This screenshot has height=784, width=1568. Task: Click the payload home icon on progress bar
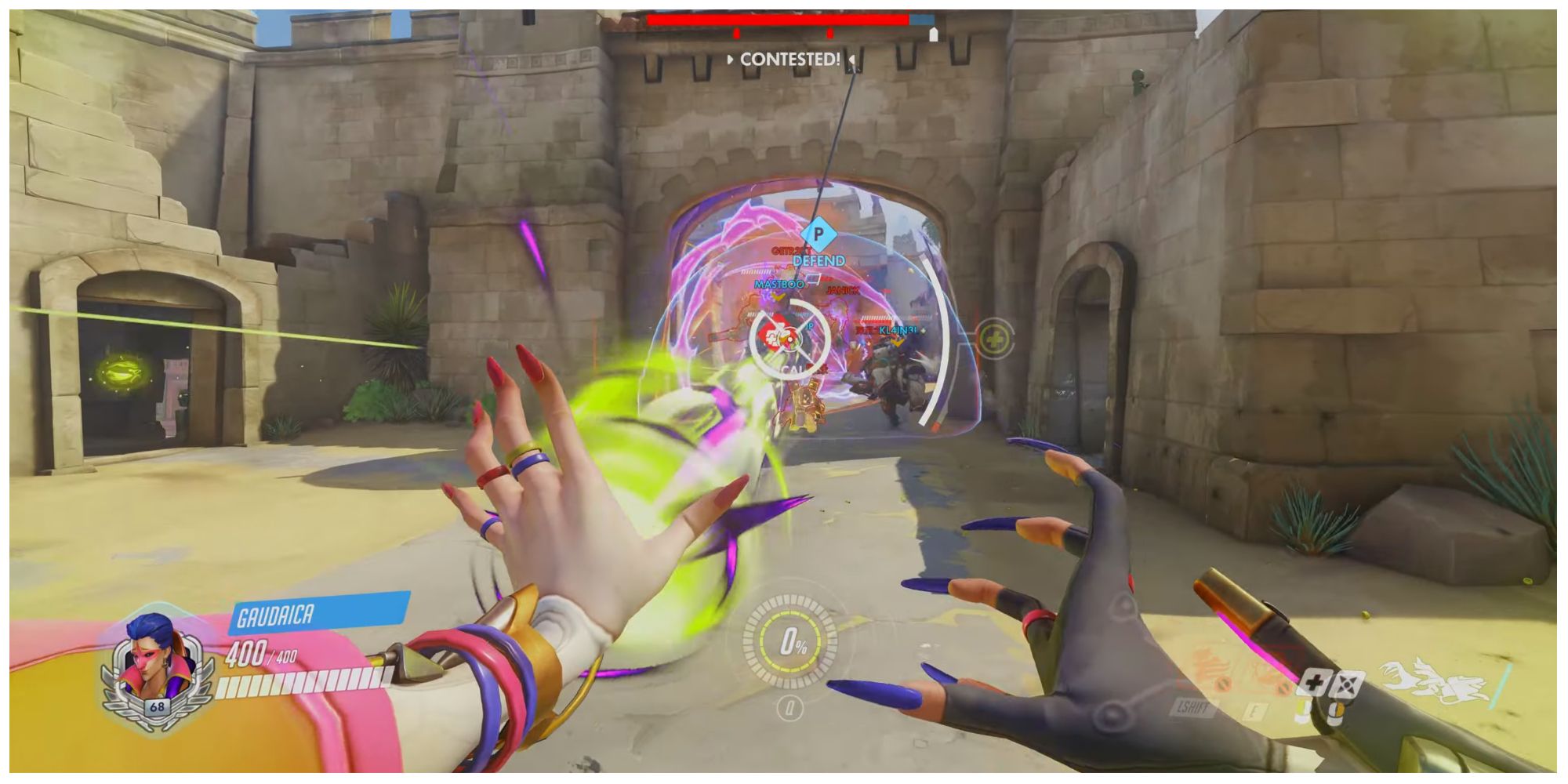point(932,33)
